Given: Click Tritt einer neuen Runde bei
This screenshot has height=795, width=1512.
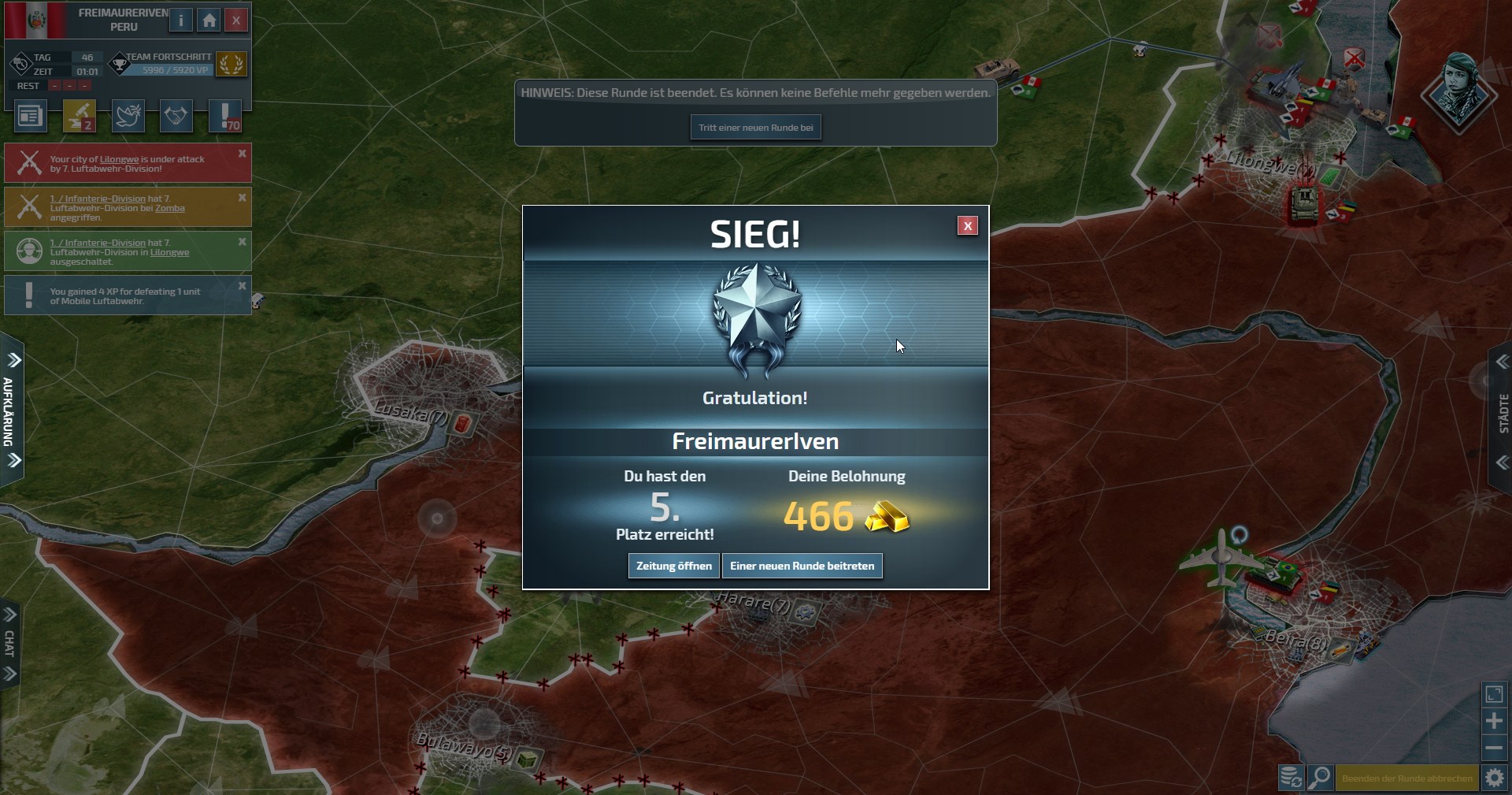Looking at the screenshot, I should click(755, 128).
